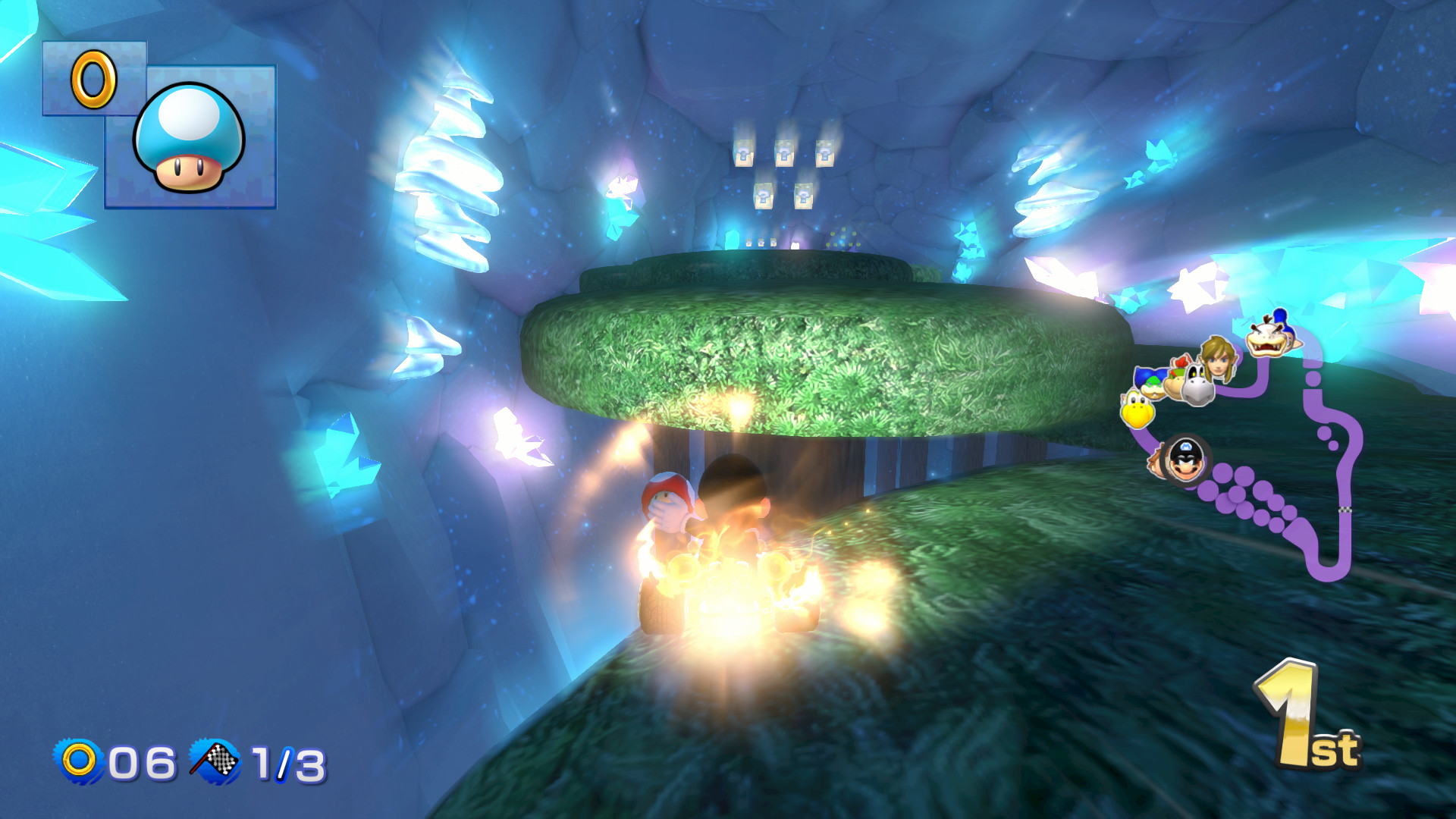The width and height of the screenshot is (1456, 819).
Task: Click the checkered finish line on the minimap
Action: point(1345,509)
